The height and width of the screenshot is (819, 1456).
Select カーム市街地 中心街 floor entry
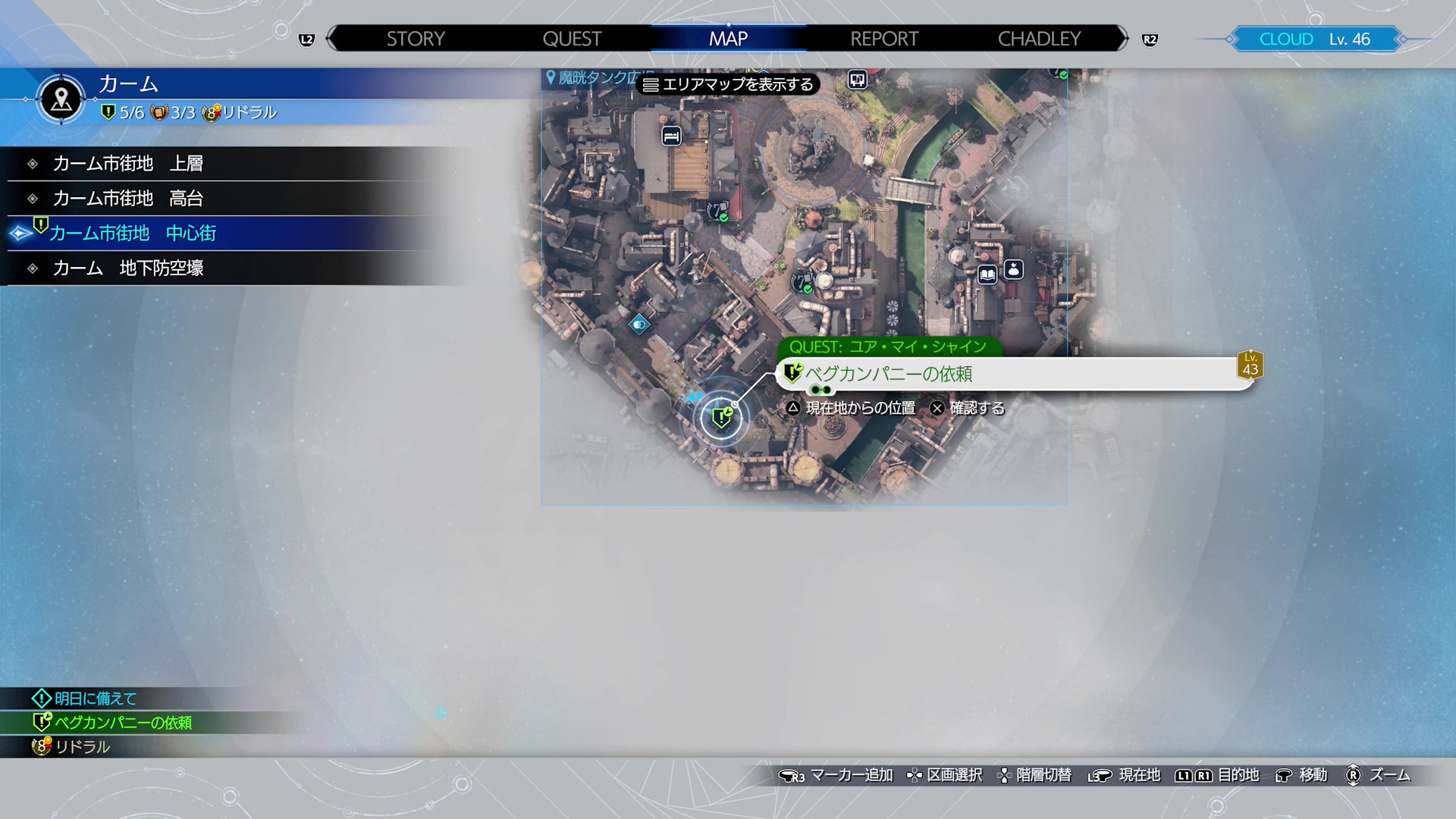[133, 234]
